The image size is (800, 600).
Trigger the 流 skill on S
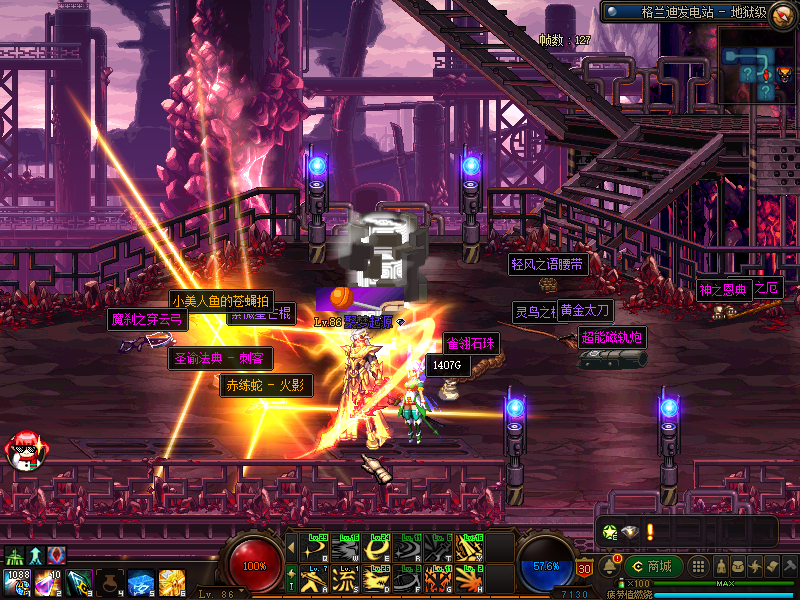click(347, 577)
